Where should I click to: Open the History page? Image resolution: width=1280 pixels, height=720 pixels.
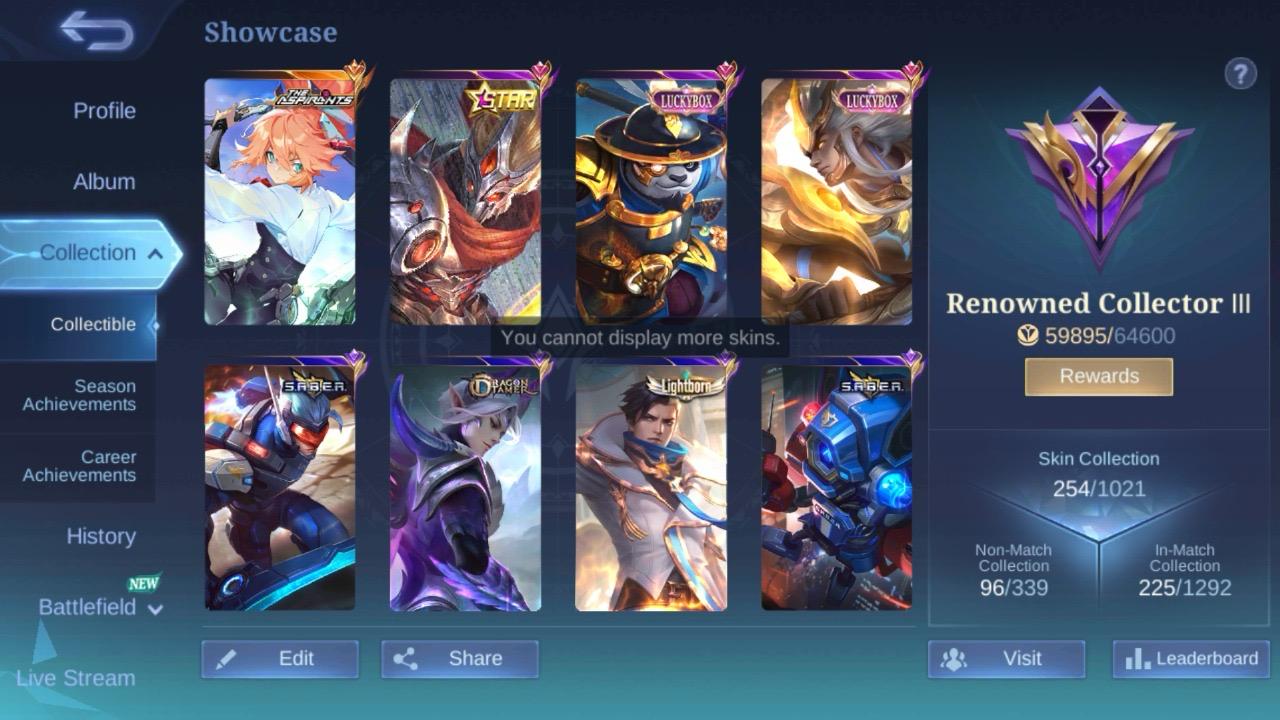click(101, 537)
